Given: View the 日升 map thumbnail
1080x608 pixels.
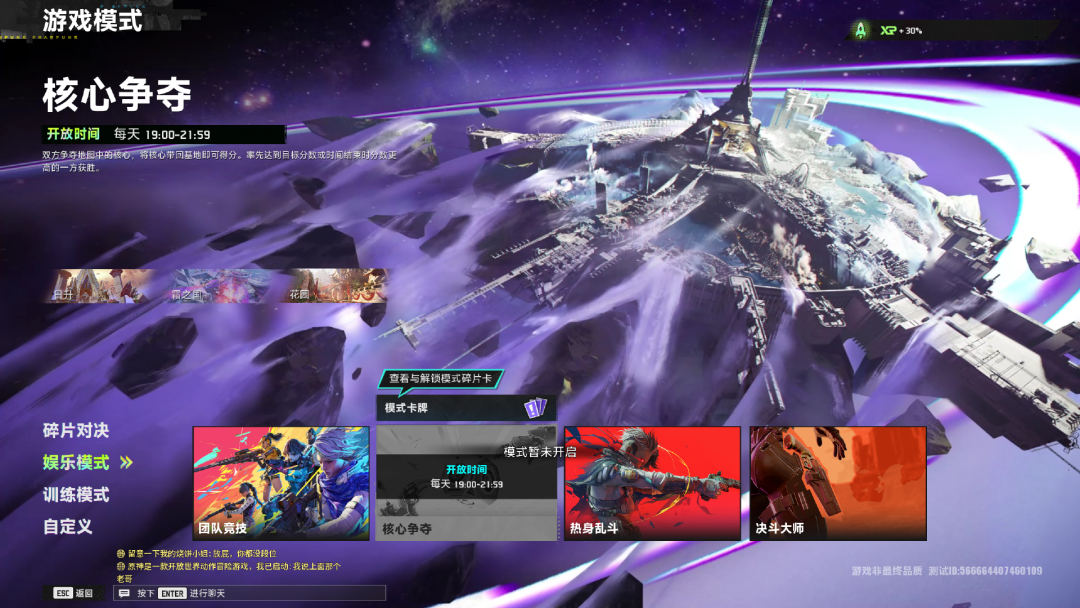Looking at the screenshot, I should click(x=102, y=286).
